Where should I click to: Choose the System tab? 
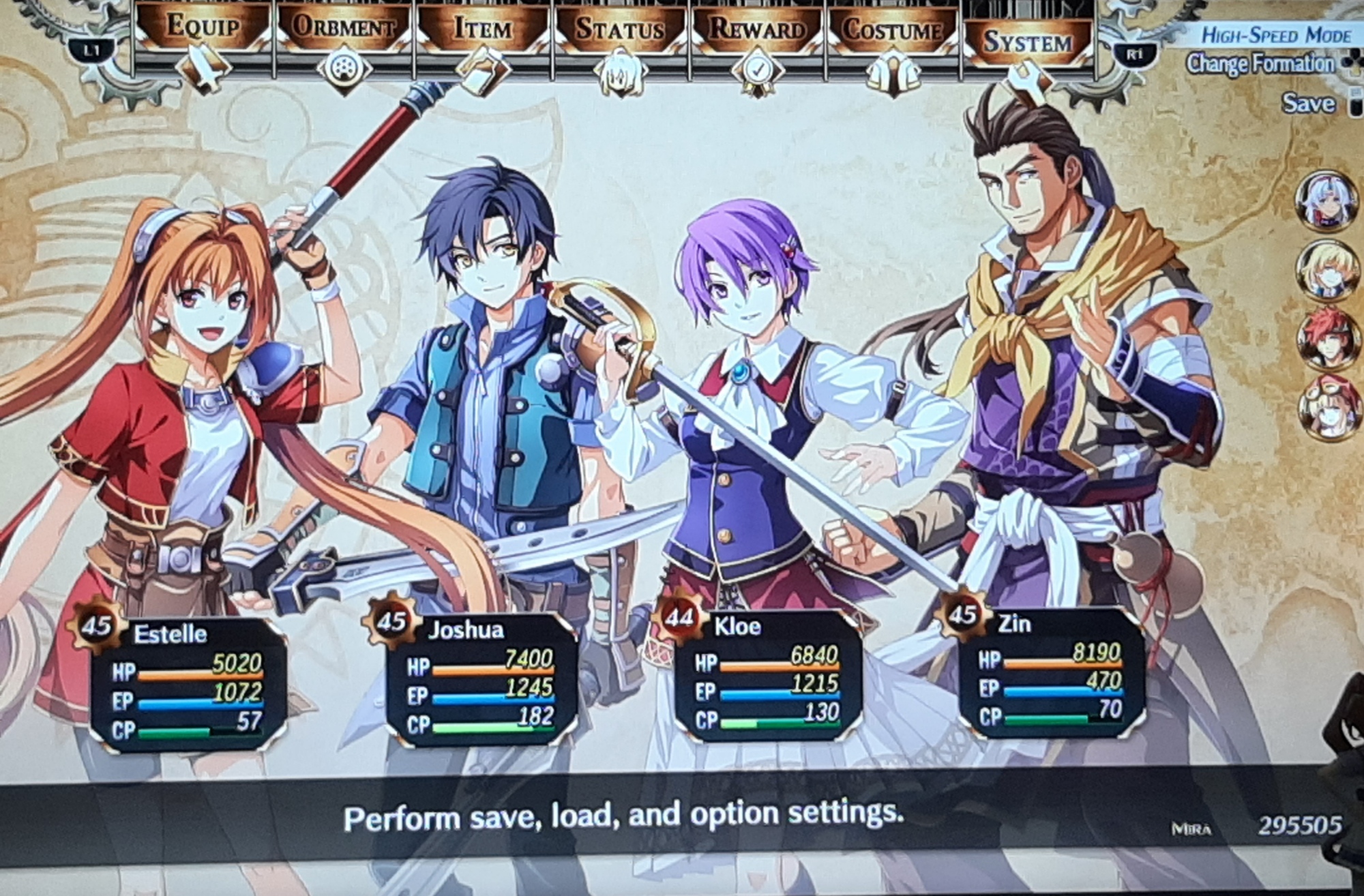1027,42
